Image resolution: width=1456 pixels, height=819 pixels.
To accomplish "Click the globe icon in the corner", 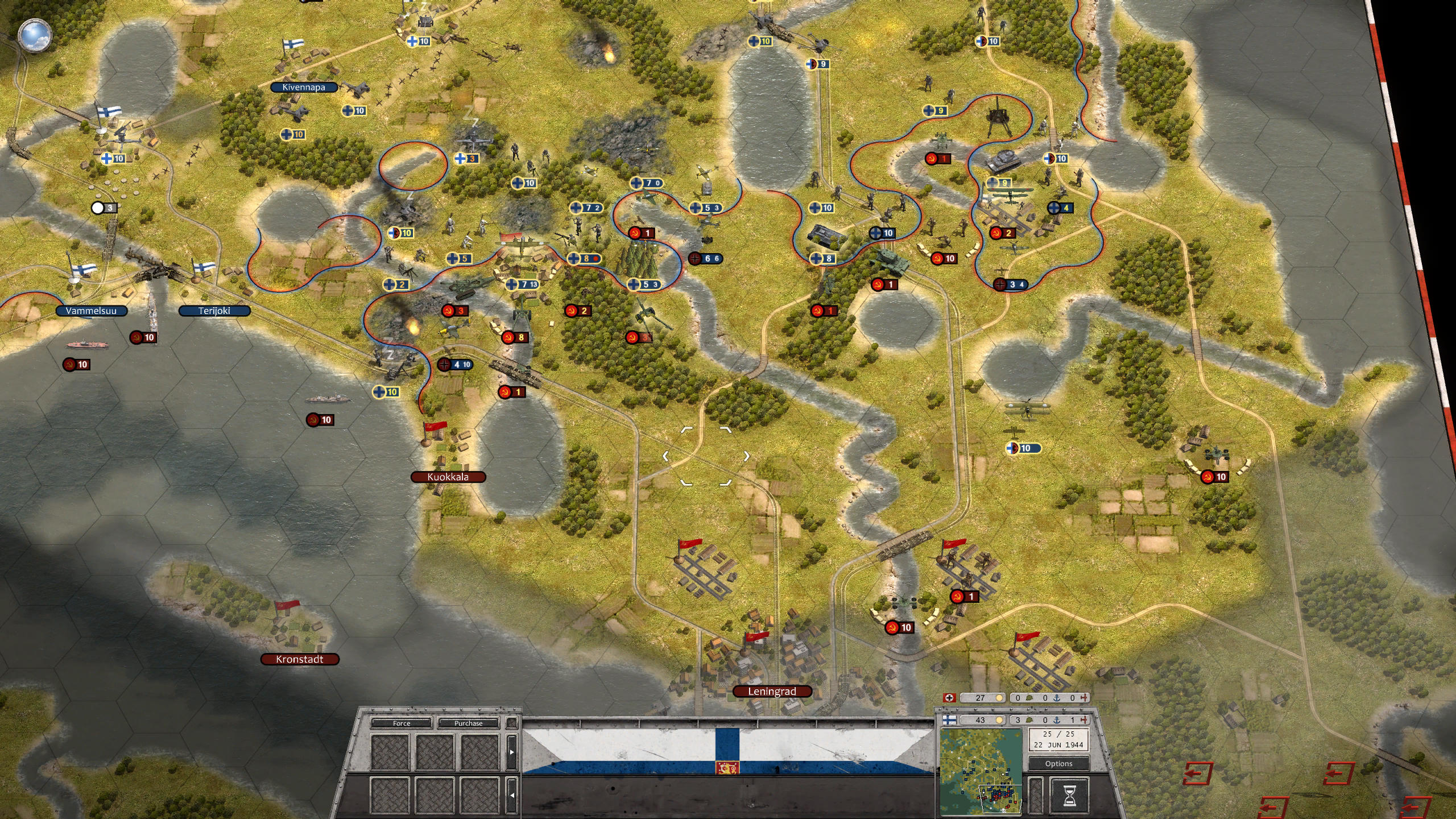I will 35,34.
